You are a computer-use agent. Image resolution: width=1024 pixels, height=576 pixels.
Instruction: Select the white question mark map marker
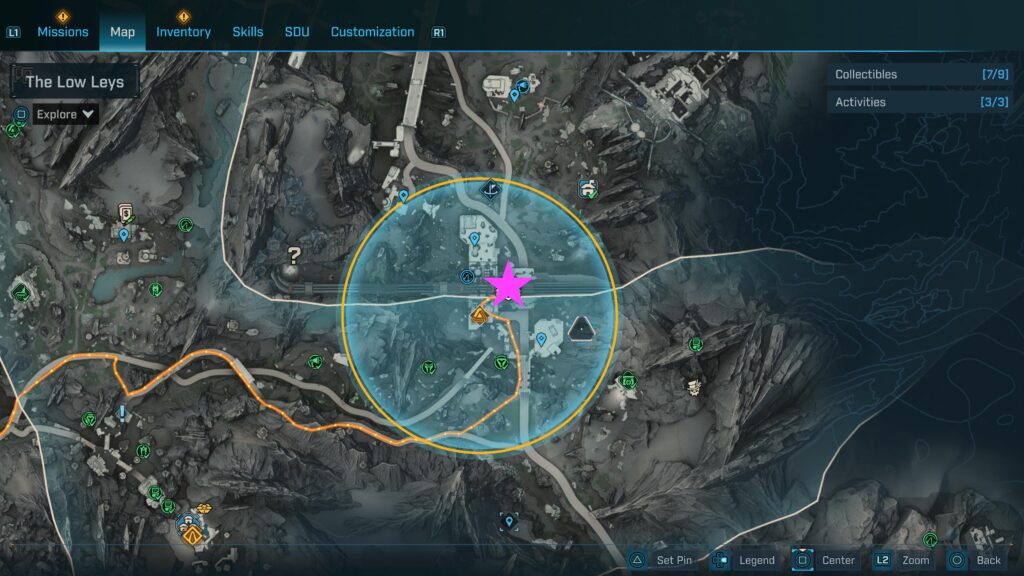click(x=294, y=256)
